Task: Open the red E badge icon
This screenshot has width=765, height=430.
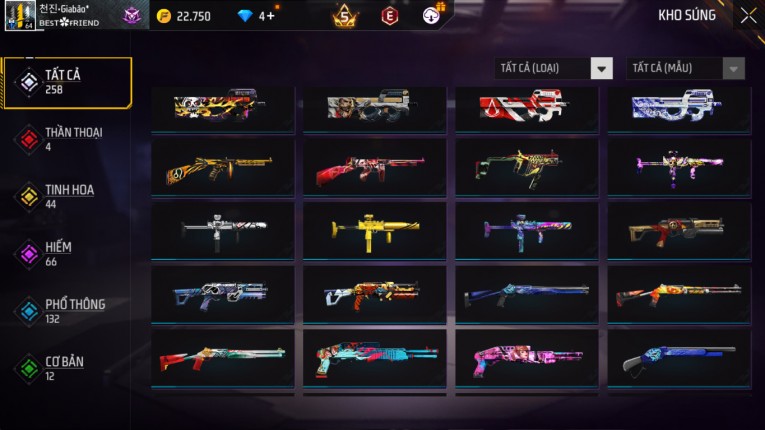Action: click(390, 16)
